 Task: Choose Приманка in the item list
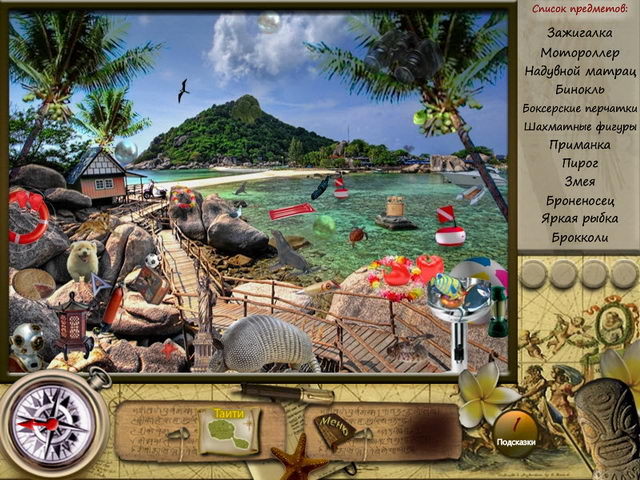point(580,144)
